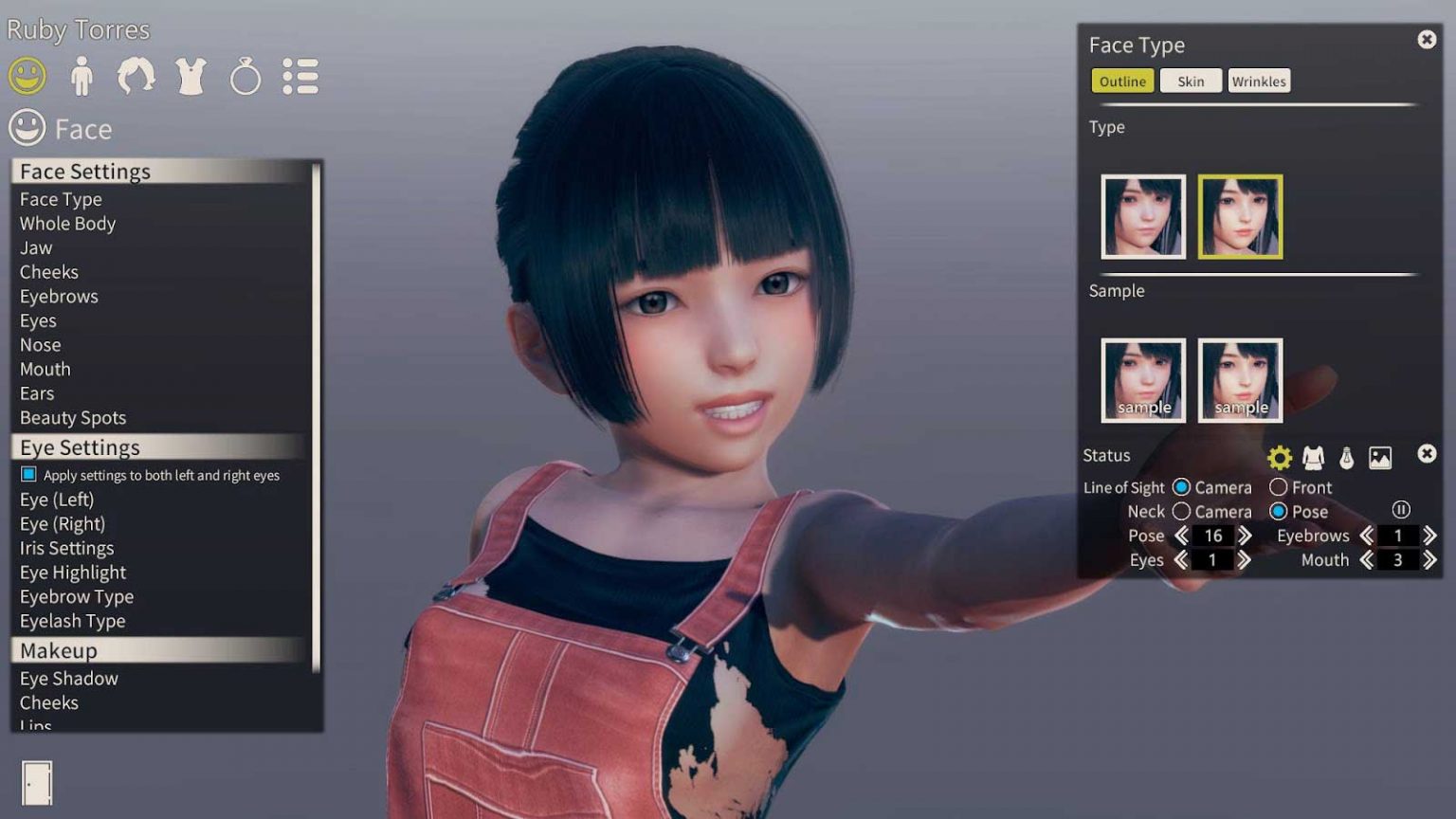Select the Eyelash Type entry

tap(72, 621)
